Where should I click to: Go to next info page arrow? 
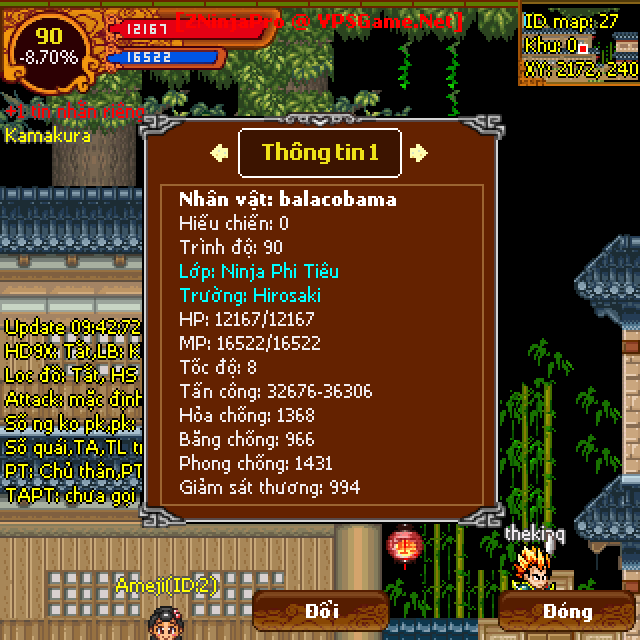click(420, 152)
